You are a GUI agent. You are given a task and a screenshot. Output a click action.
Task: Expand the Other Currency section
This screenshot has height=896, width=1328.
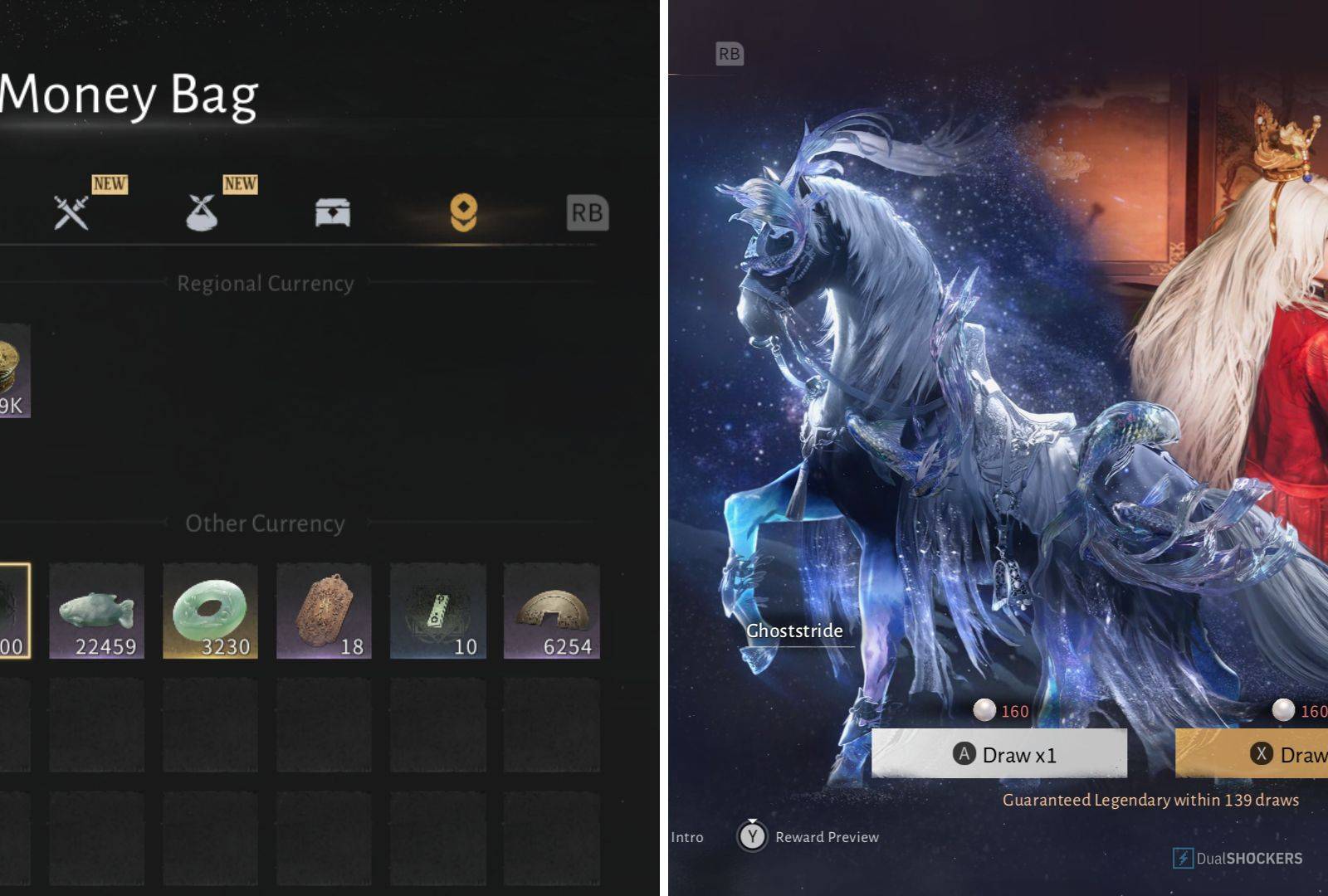click(x=266, y=523)
